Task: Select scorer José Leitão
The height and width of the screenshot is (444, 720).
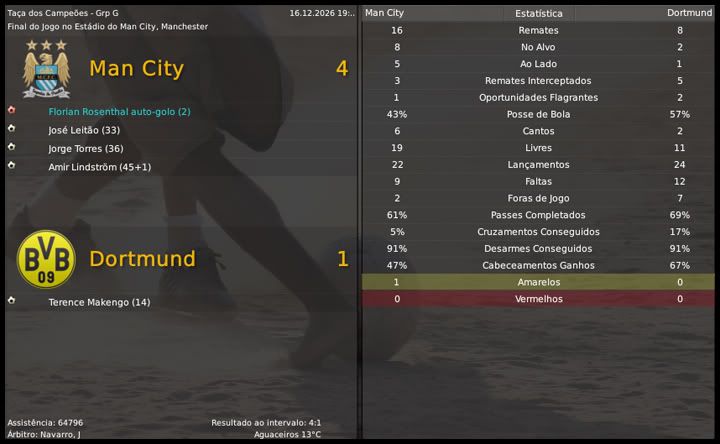Action: click(x=84, y=130)
